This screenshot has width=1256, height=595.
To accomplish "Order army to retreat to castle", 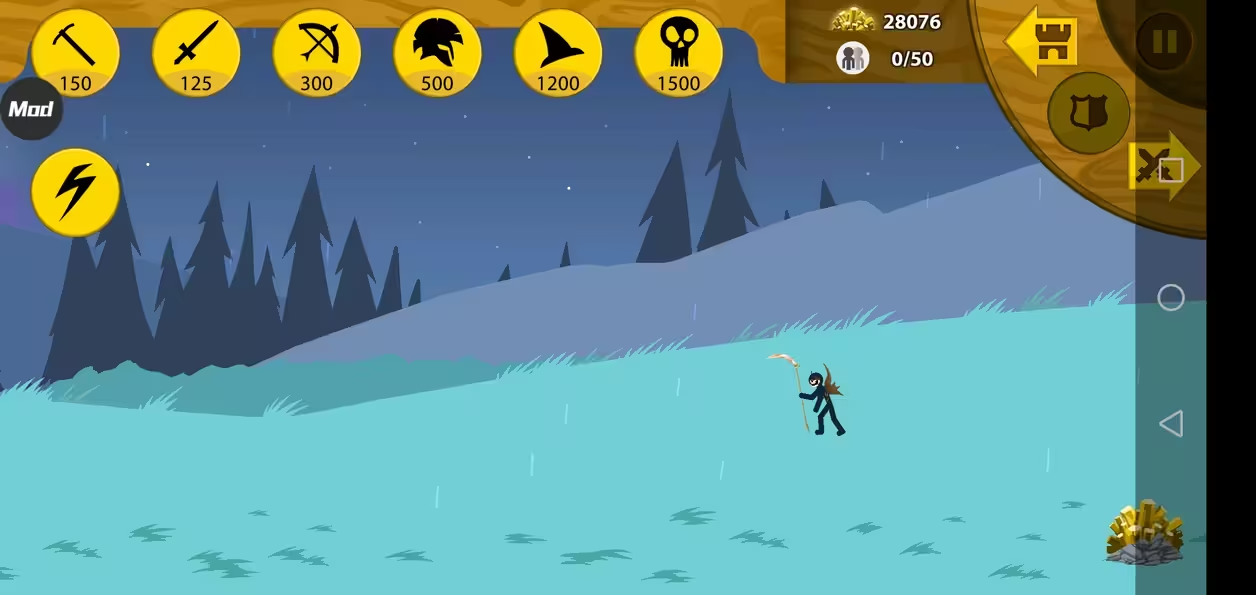I will 1042,42.
